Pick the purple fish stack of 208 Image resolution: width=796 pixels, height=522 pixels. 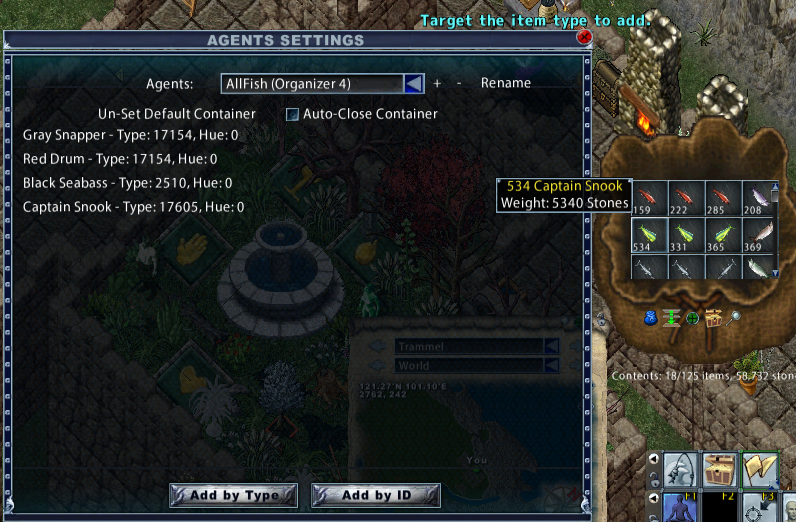(x=759, y=197)
